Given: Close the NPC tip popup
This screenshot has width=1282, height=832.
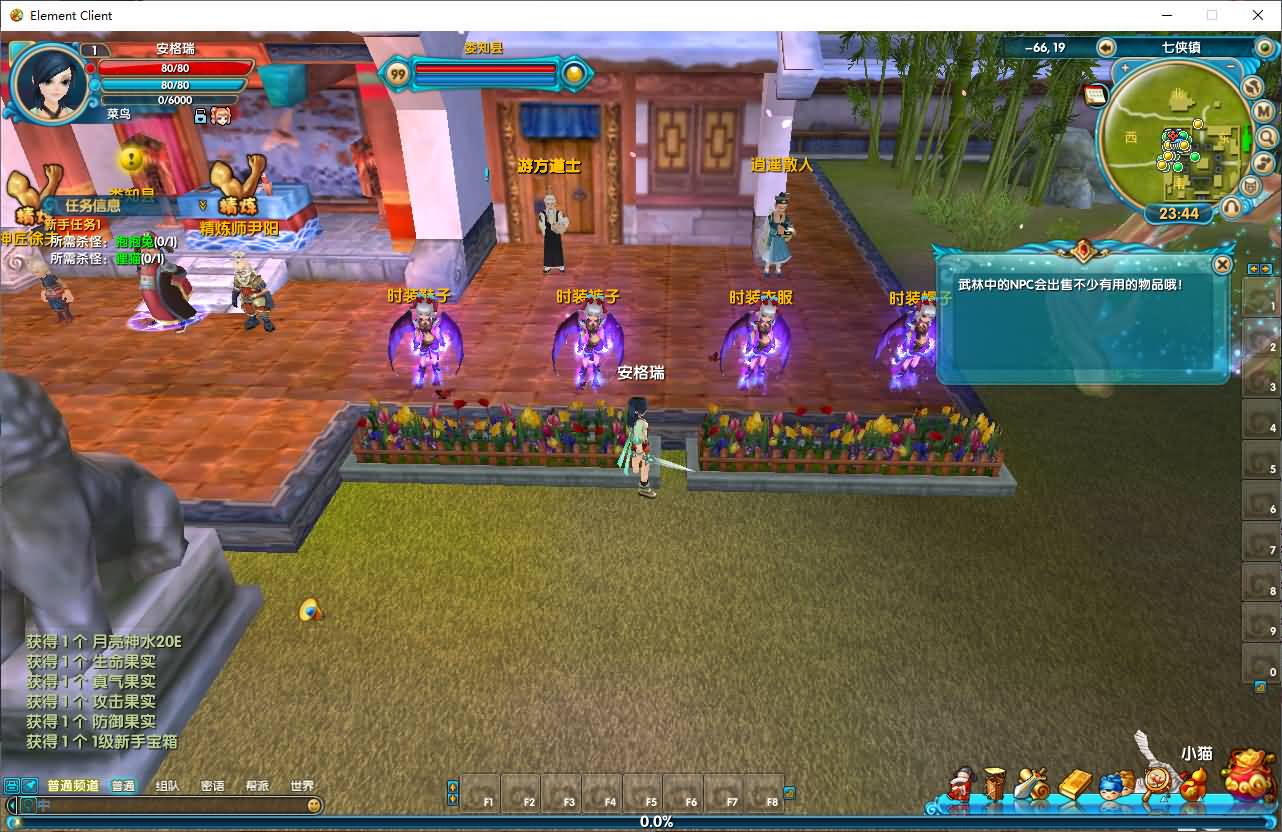Looking at the screenshot, I should coord(1222,264).
